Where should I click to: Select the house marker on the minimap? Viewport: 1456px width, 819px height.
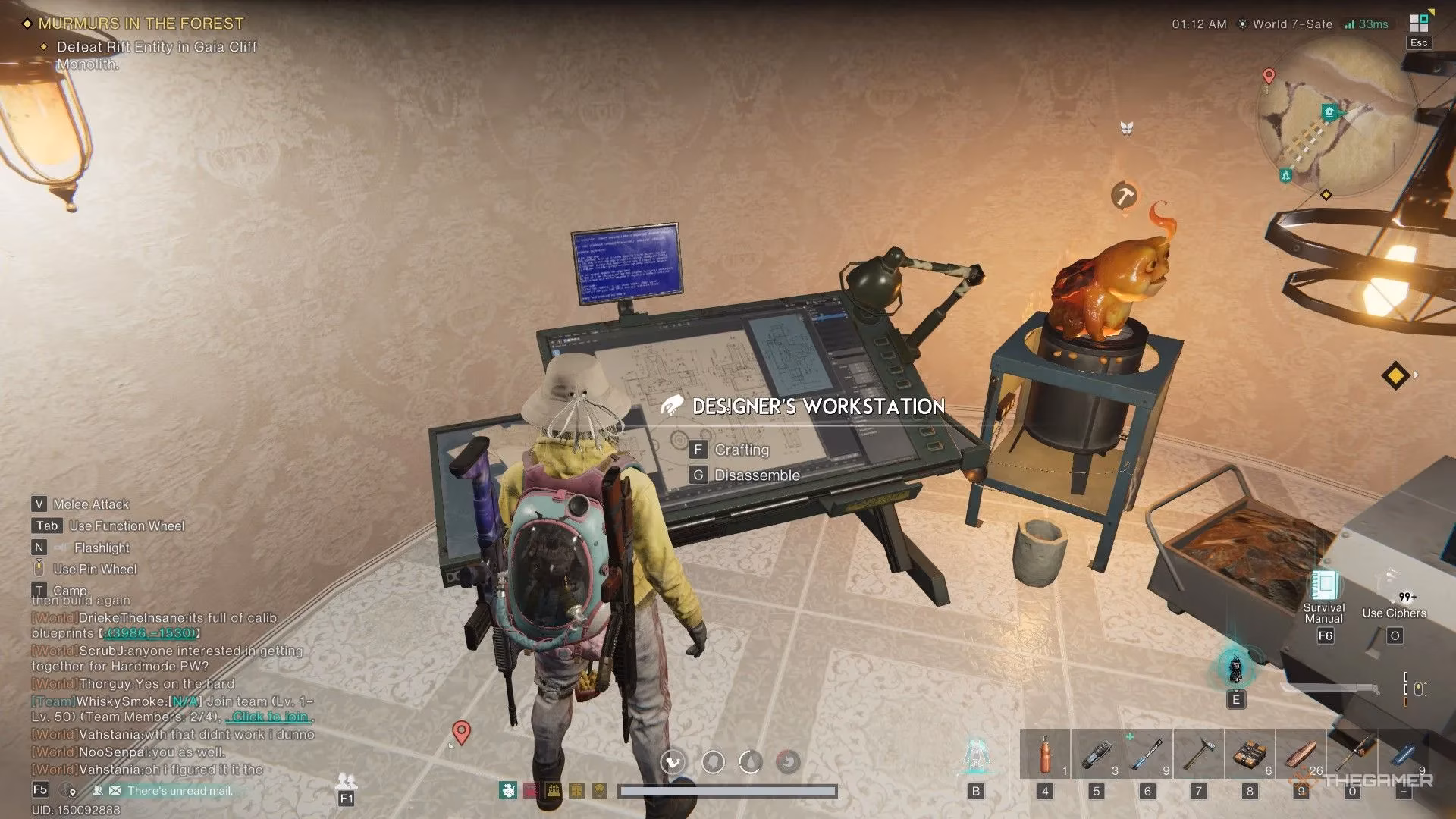tap(1329, 113)
